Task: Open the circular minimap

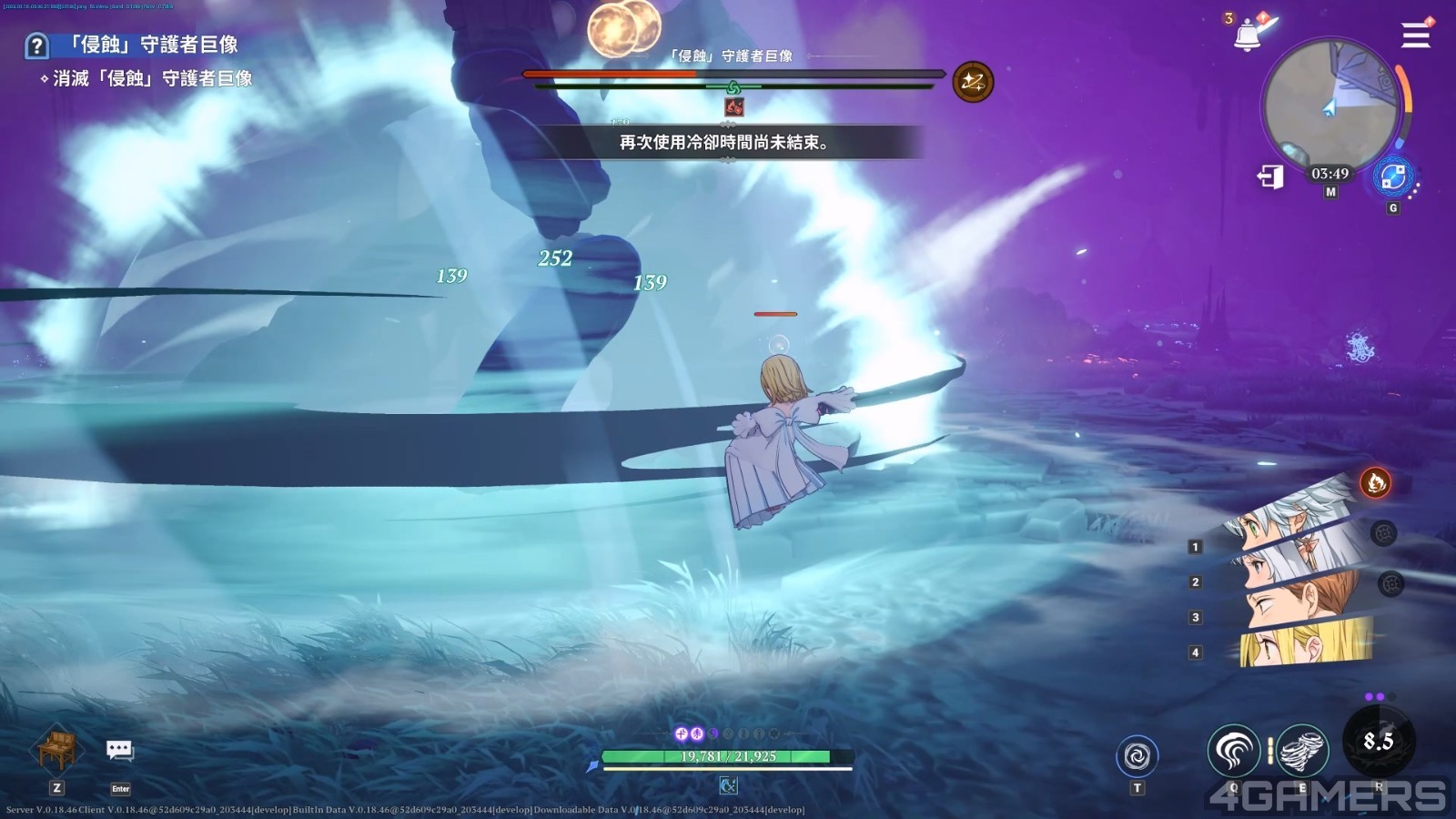Action: [1330, 105]
